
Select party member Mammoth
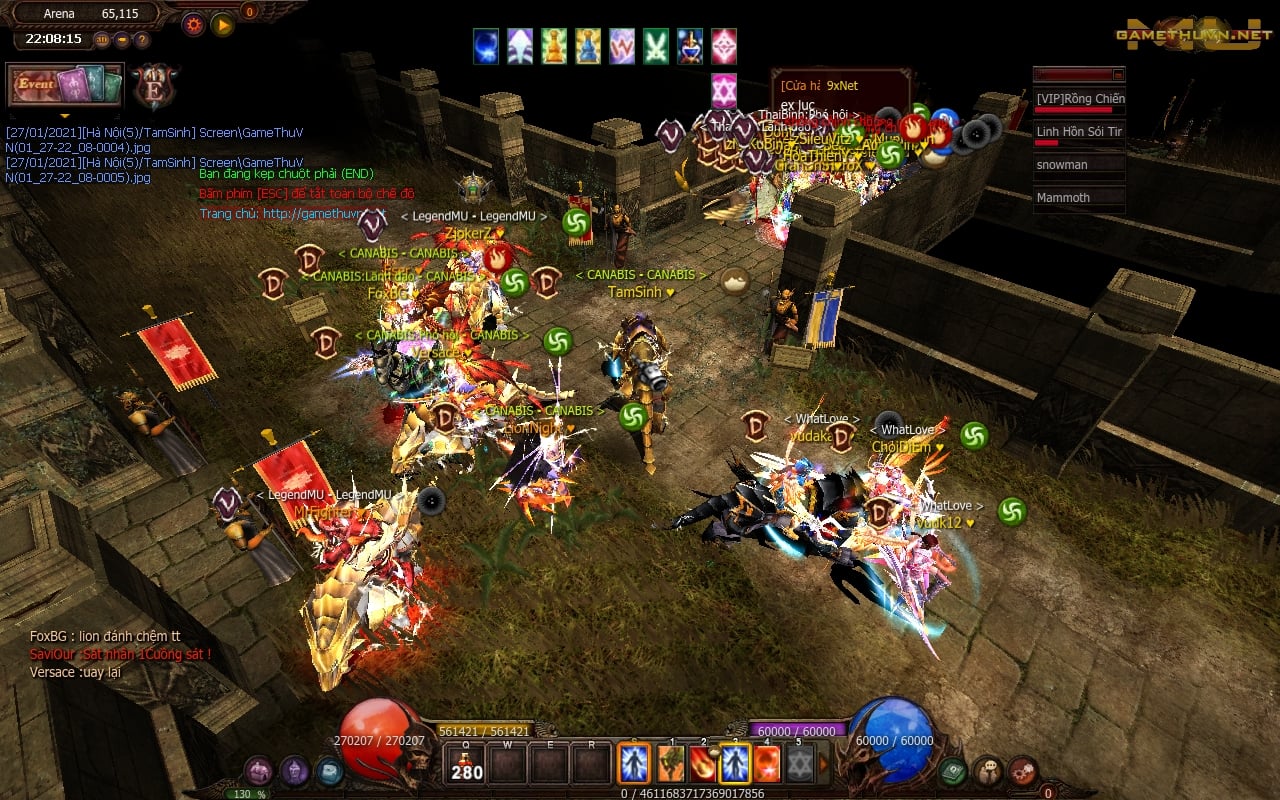coord(1079,198)
